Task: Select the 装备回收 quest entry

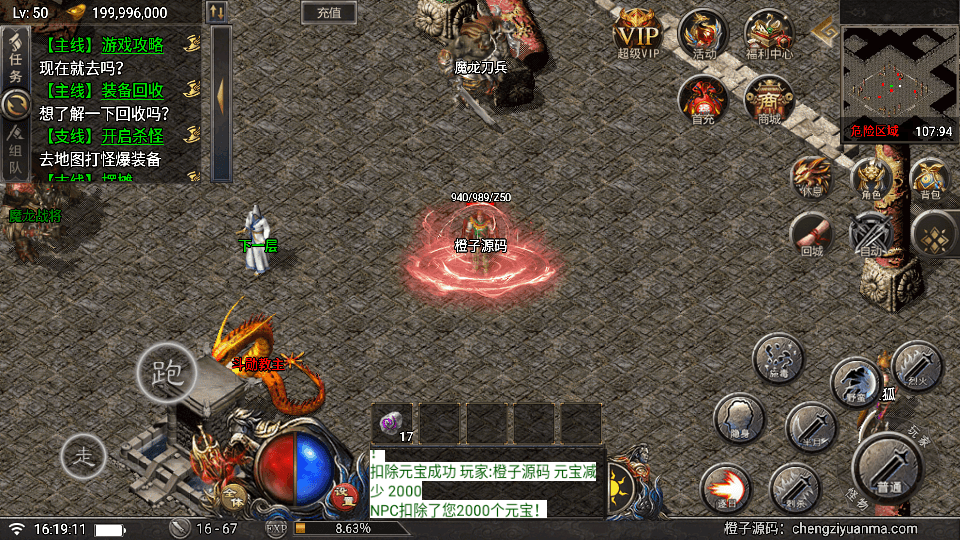Action: tap(132, 90)
